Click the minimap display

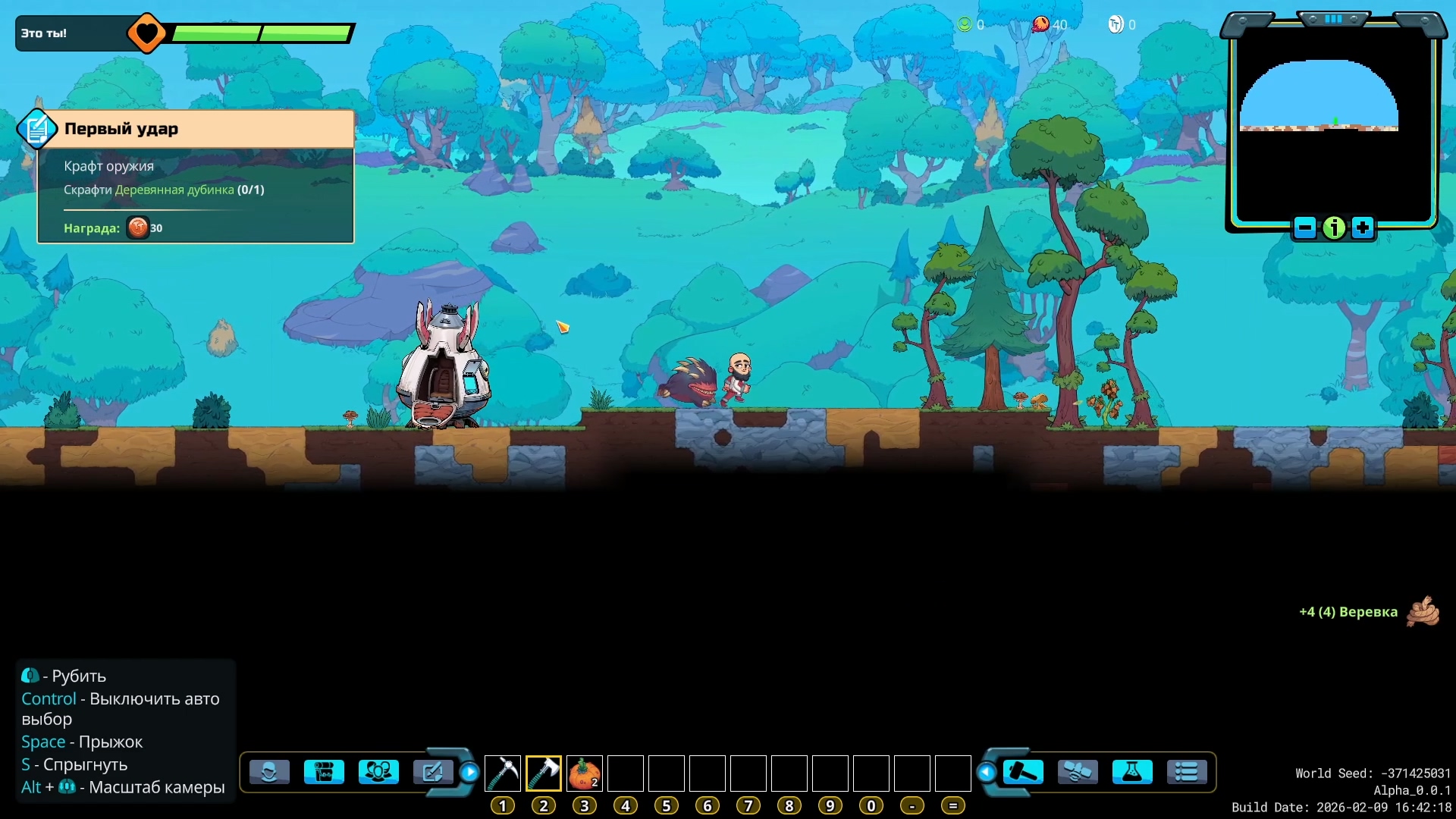pos(1333,121)
